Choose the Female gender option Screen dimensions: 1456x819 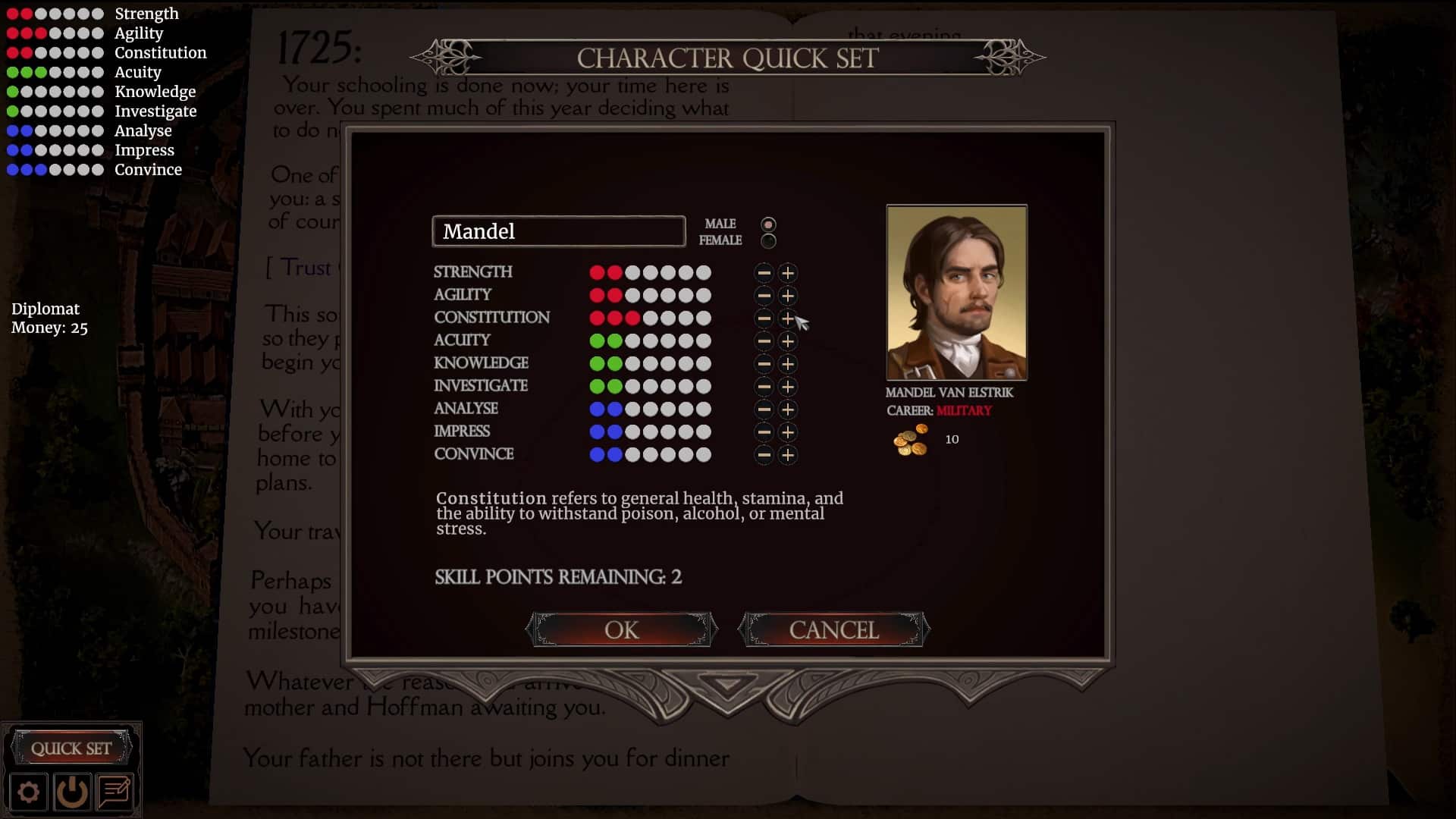click(768, 241)
